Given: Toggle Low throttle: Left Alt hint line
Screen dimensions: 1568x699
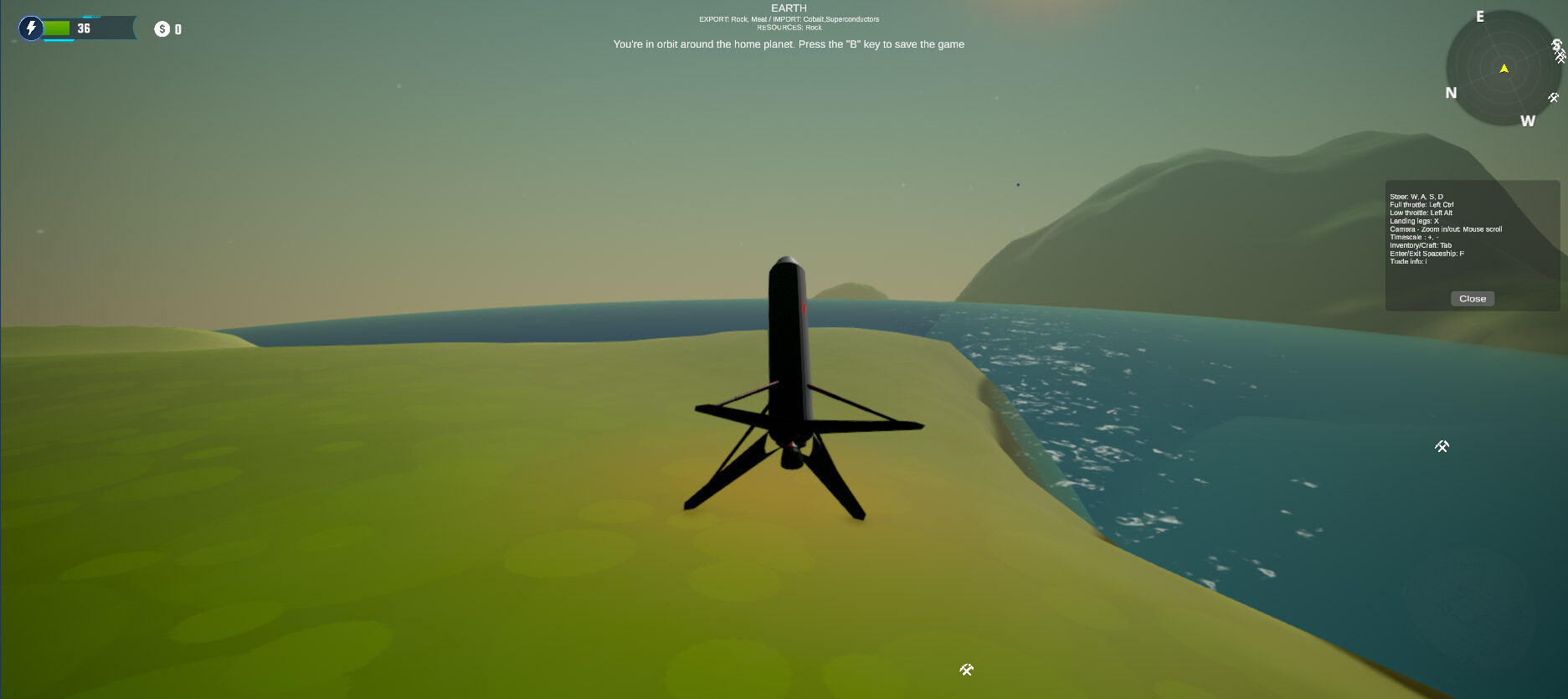Looking at the screenshot, I should pyautogui.click(x=1419, y=213).
